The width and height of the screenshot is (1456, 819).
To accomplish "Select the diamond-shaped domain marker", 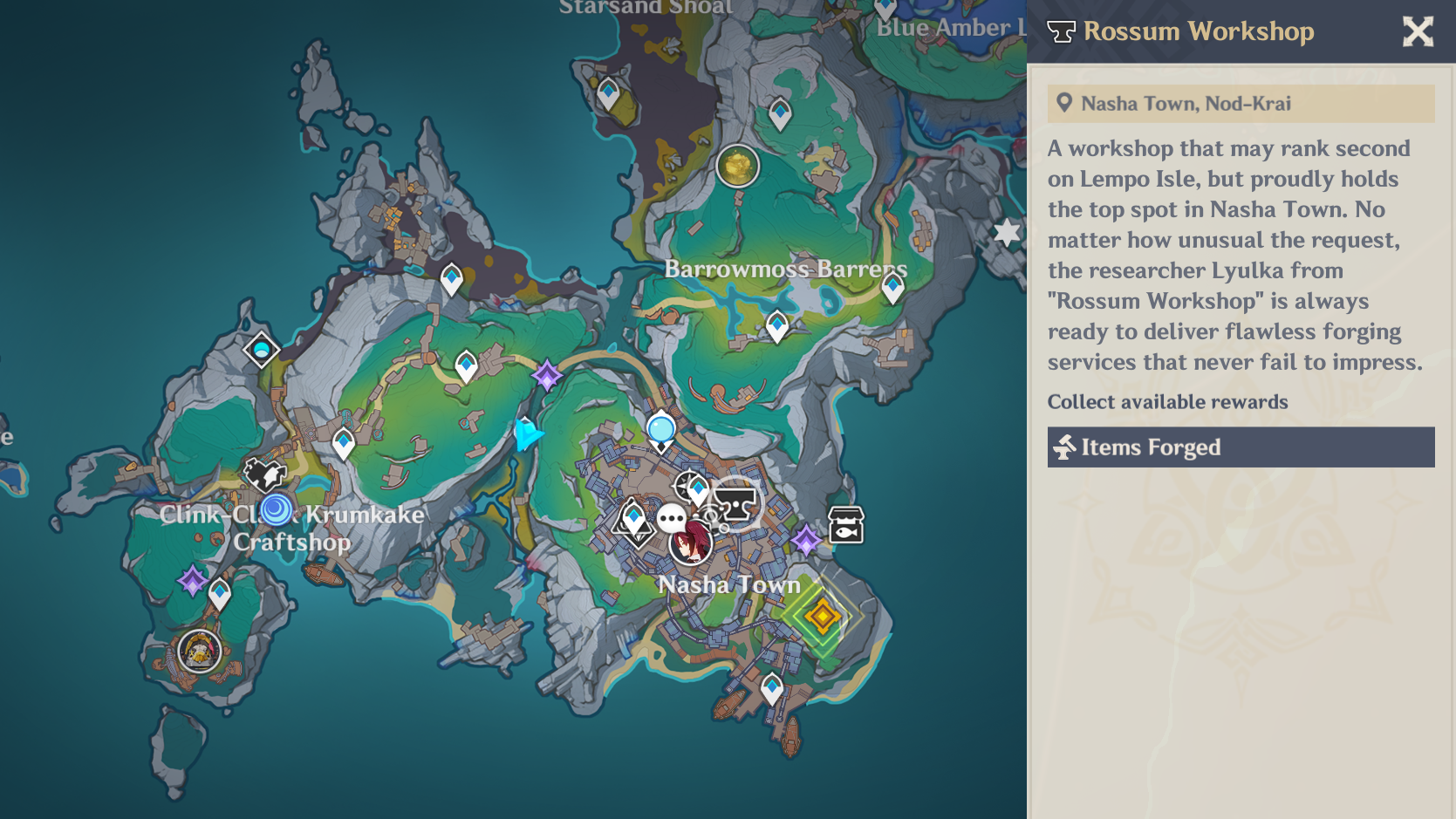I will (x=261, y=351).
